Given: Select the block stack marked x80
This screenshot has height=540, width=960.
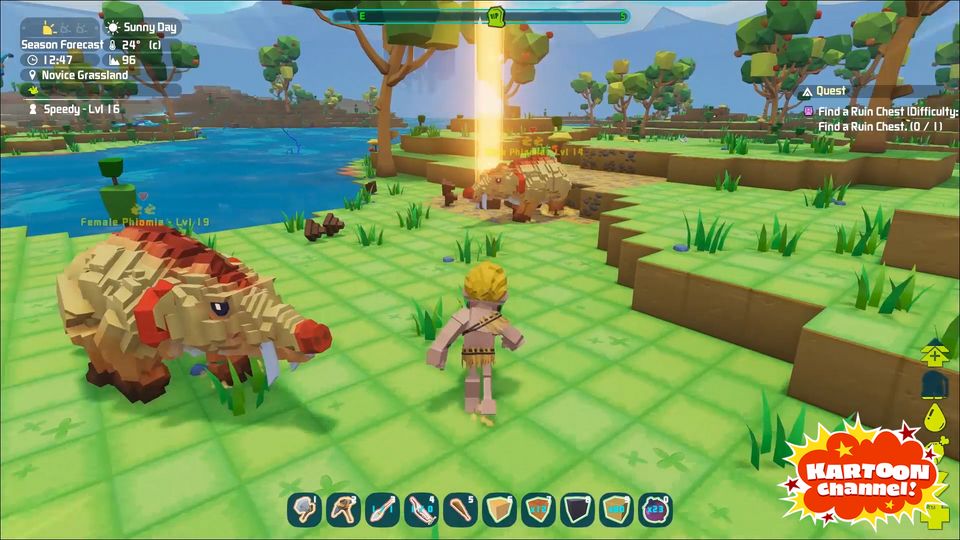Looking at the screenshot, I should pyautogui.click(x=616, y=509).
